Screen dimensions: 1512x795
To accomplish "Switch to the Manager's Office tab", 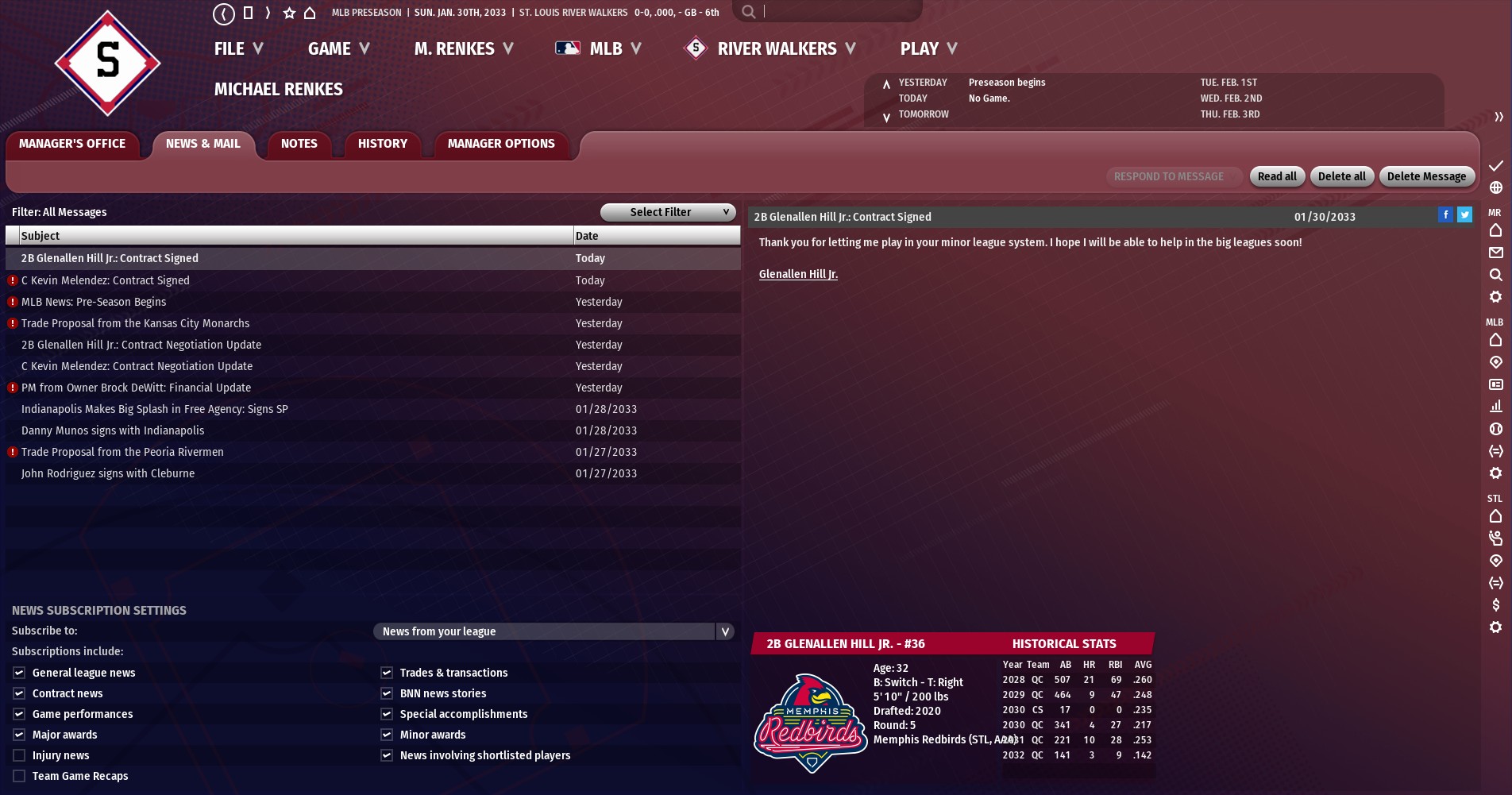I will click(72, 144).
